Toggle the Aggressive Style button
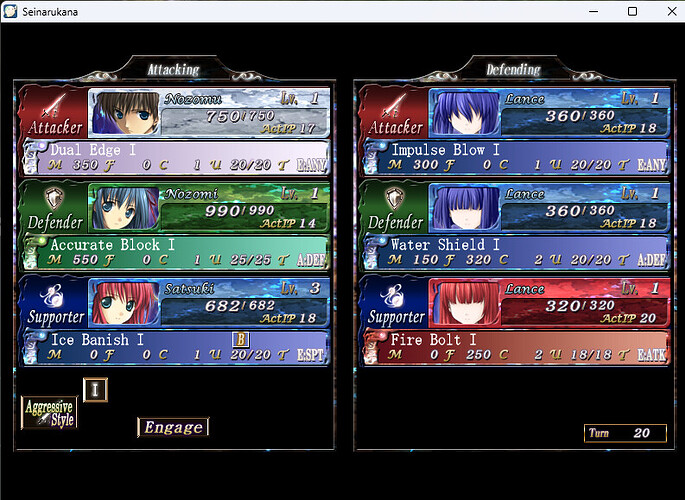Screen dimensions: 685x500 49,412
